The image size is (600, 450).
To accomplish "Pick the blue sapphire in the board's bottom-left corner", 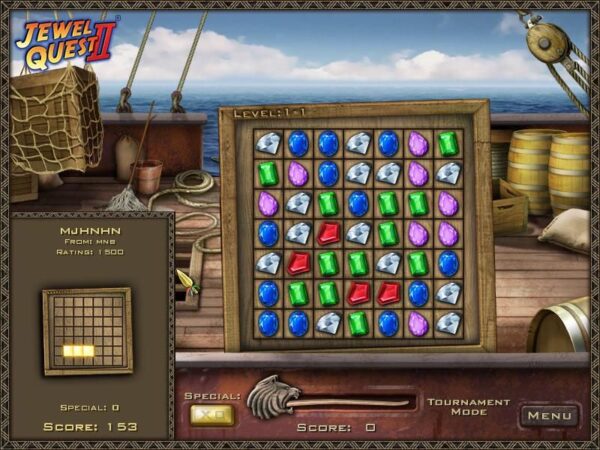I will 268,323.
